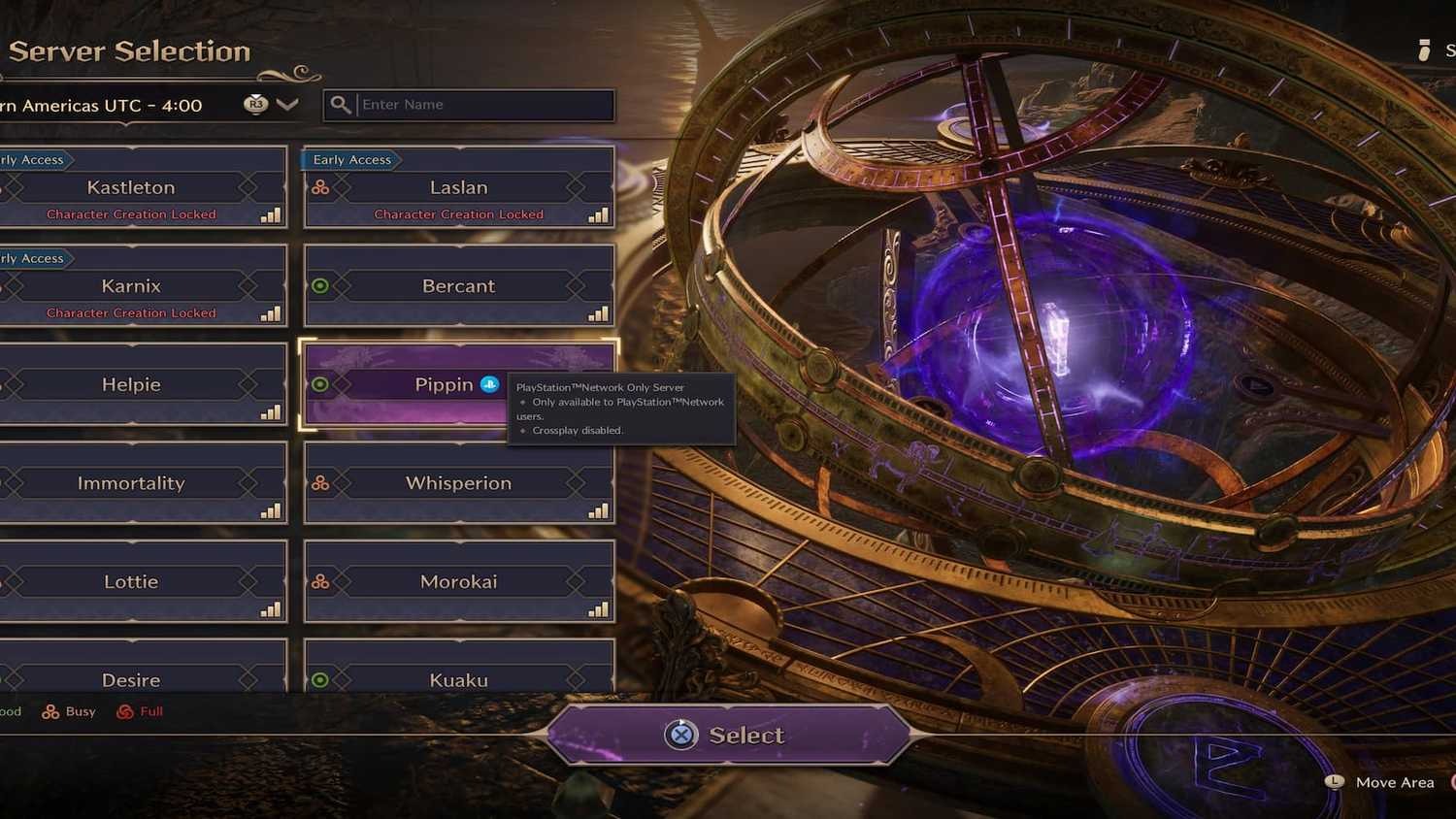Click the PlayStation icon beside Pippin
Image resolution: width=1456 pixels, height=819 pixels.
[487, 384]
